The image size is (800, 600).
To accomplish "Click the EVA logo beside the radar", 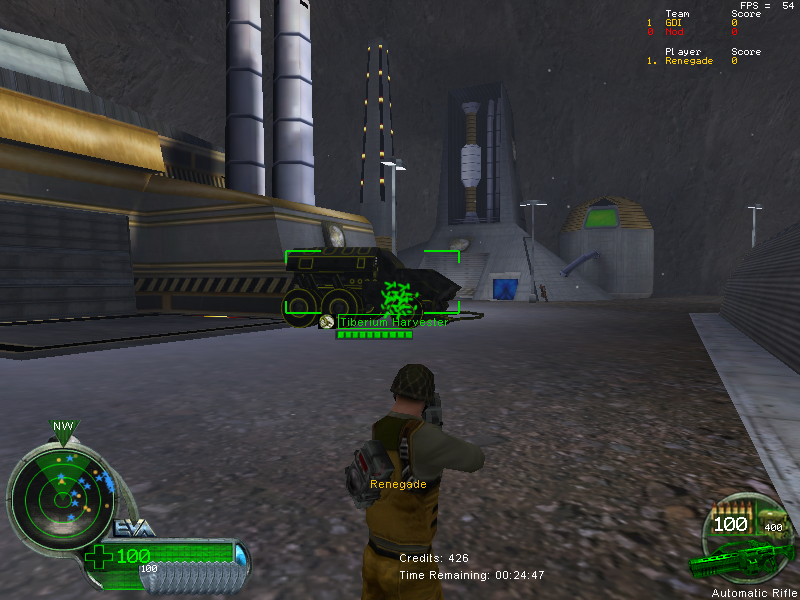I will (x=133, y=528).
